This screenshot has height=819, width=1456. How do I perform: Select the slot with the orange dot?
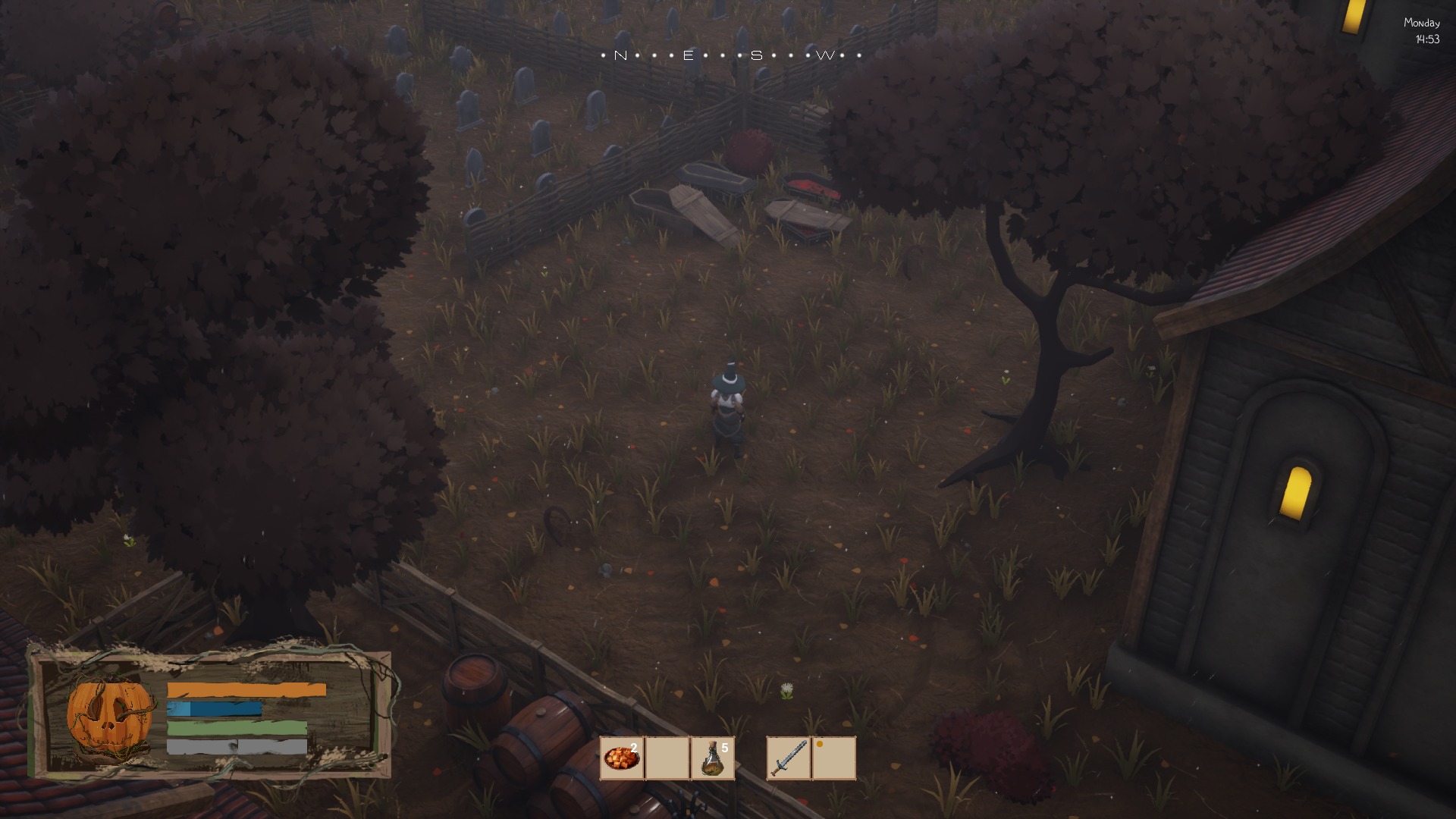tap(833, 758)
